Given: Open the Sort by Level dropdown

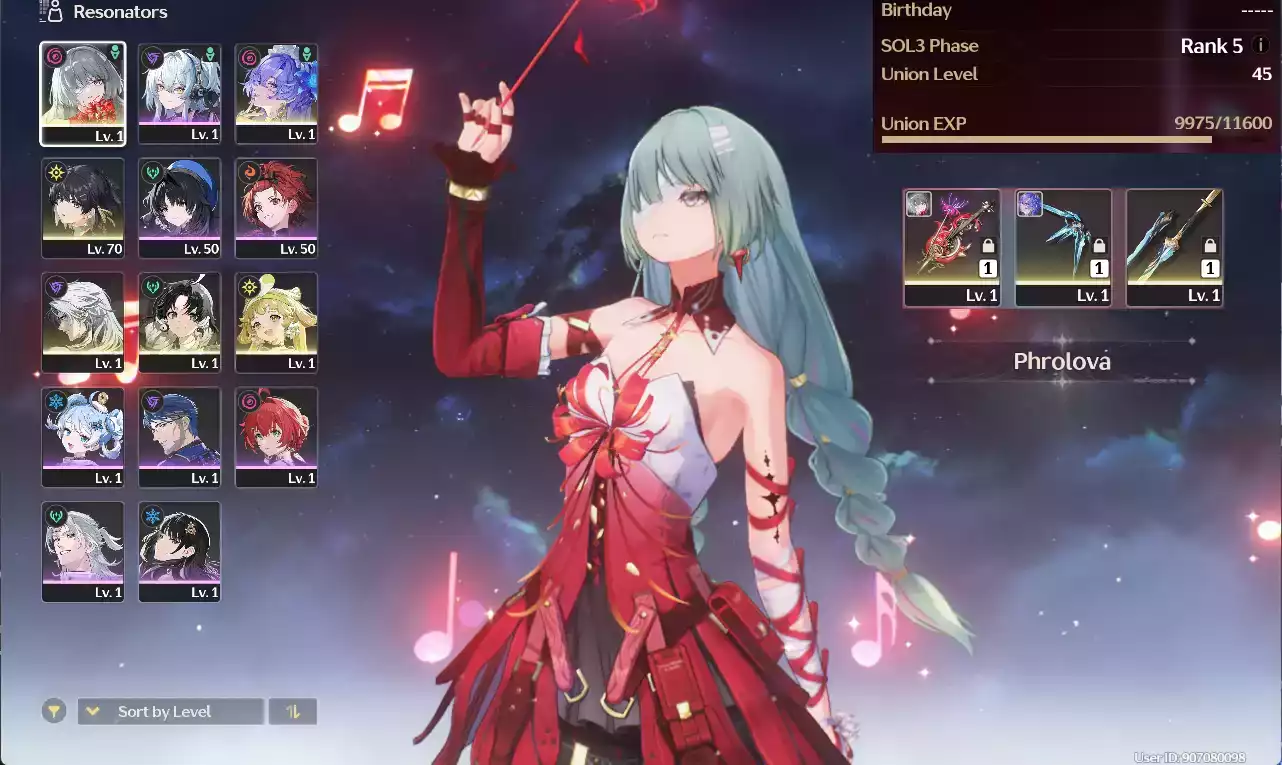Looking at the screenshot, I should [x=170, y=710].
